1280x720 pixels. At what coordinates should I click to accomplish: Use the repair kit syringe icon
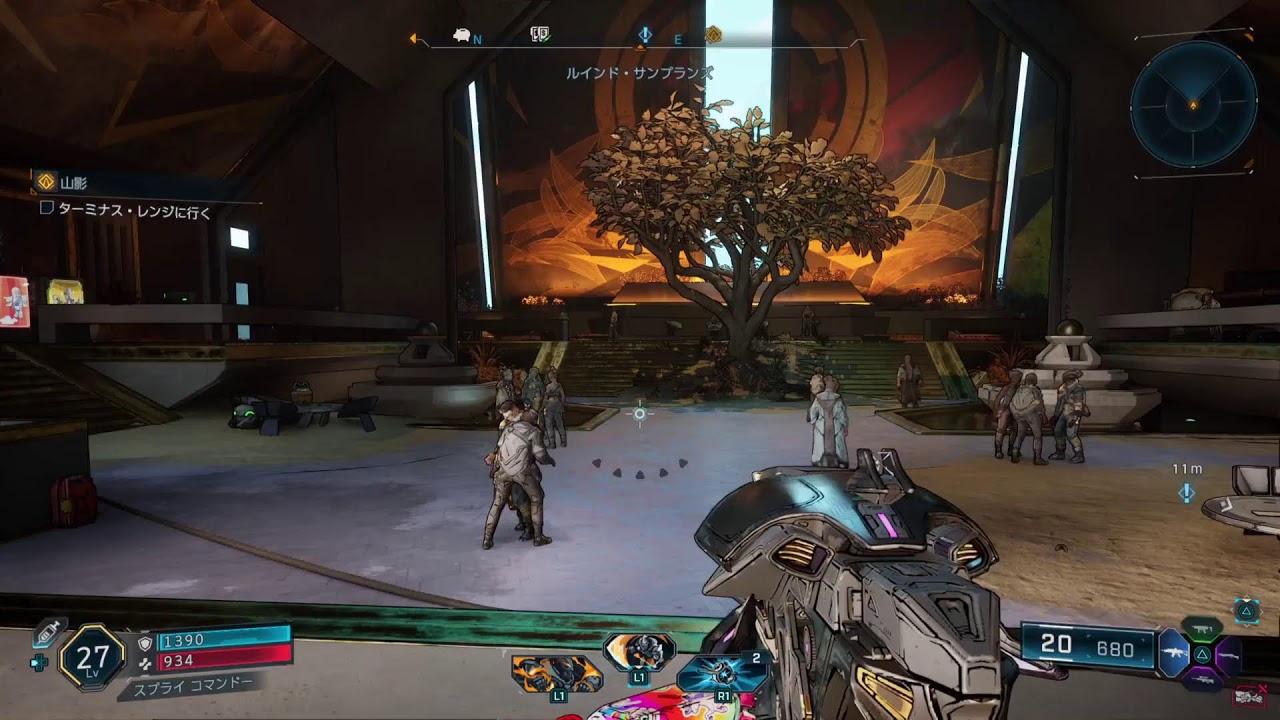click(49, 632)
